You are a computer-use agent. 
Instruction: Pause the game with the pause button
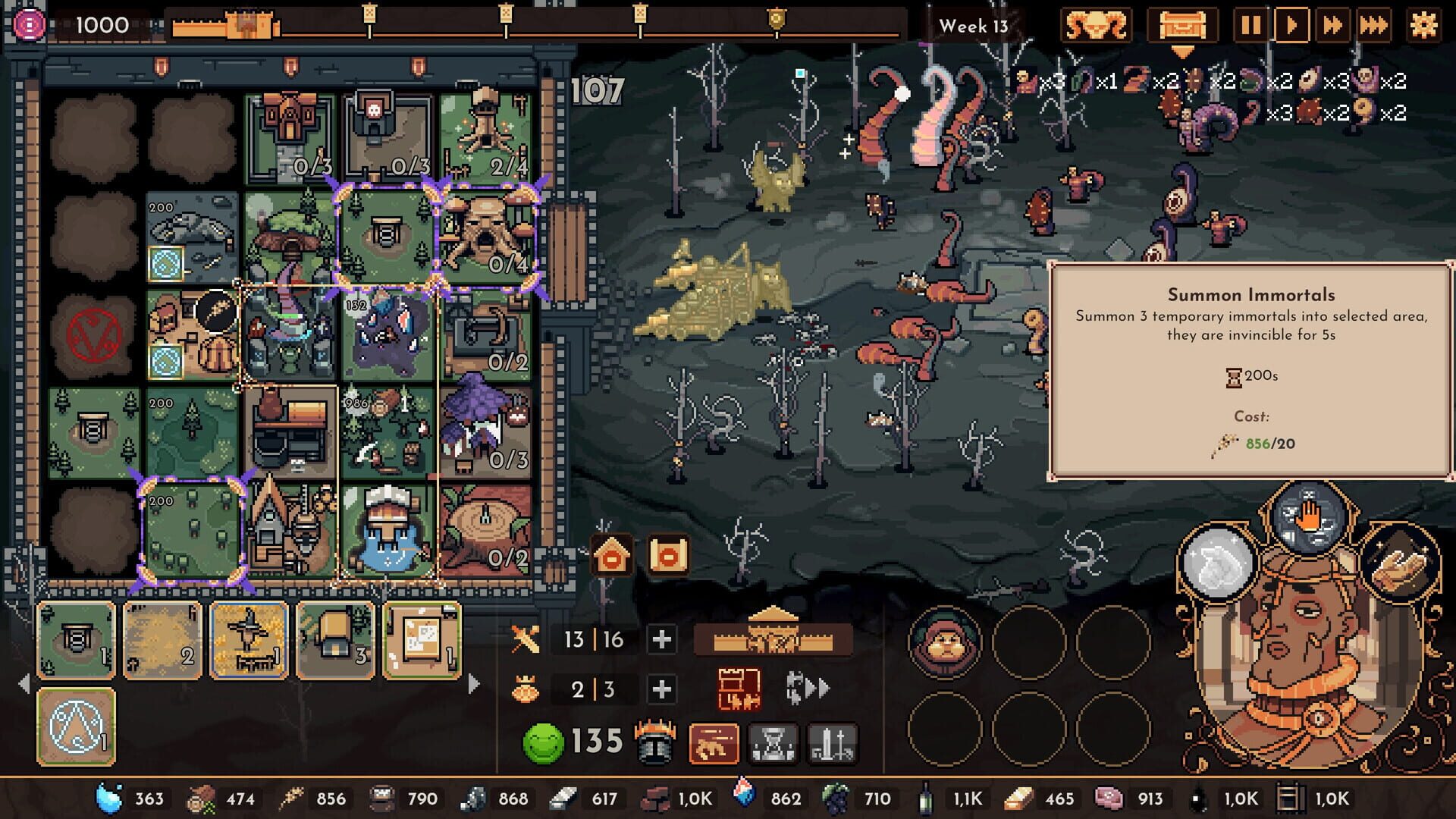tap(1253, 25)
